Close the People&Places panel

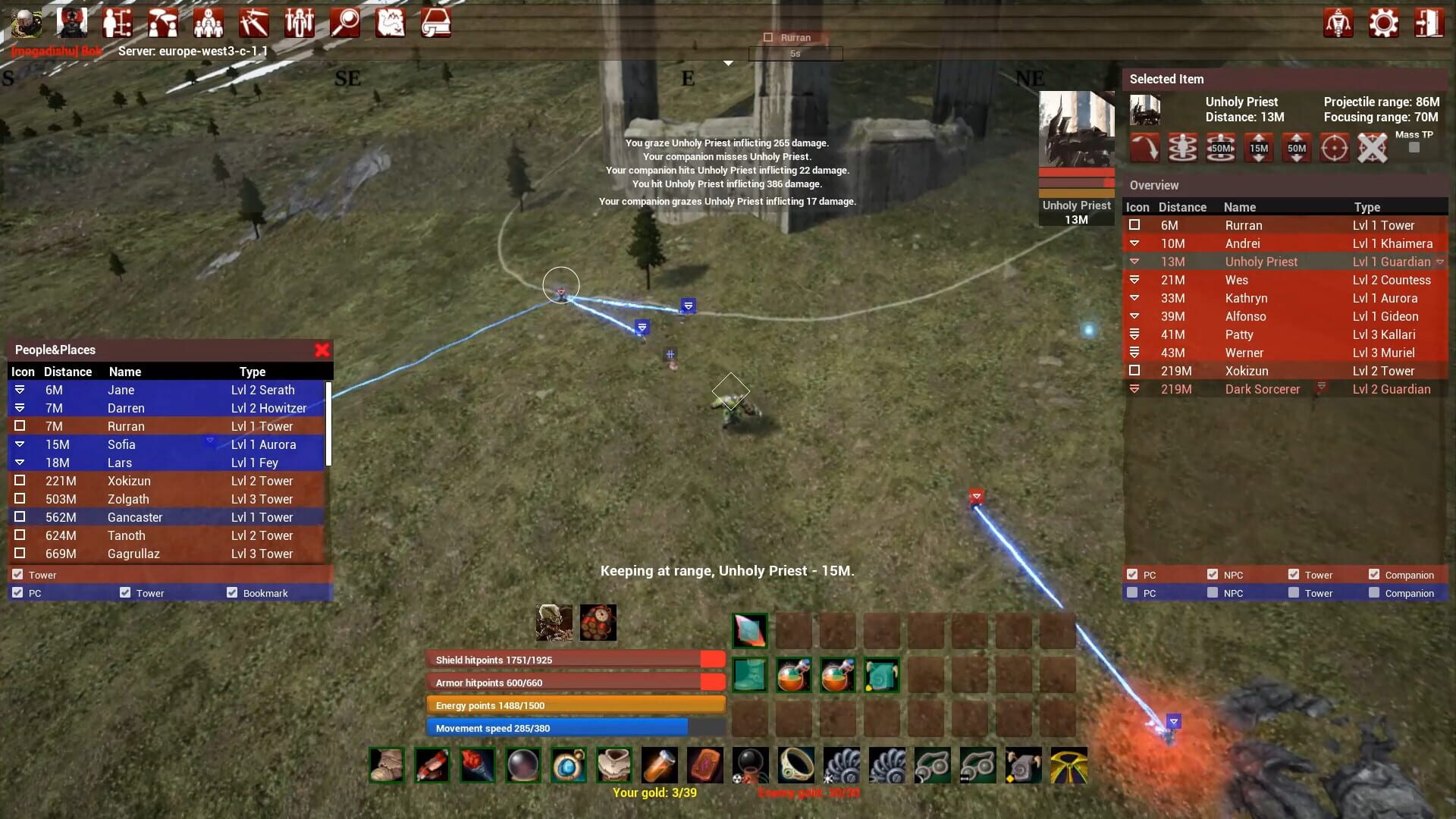(322, 350)
